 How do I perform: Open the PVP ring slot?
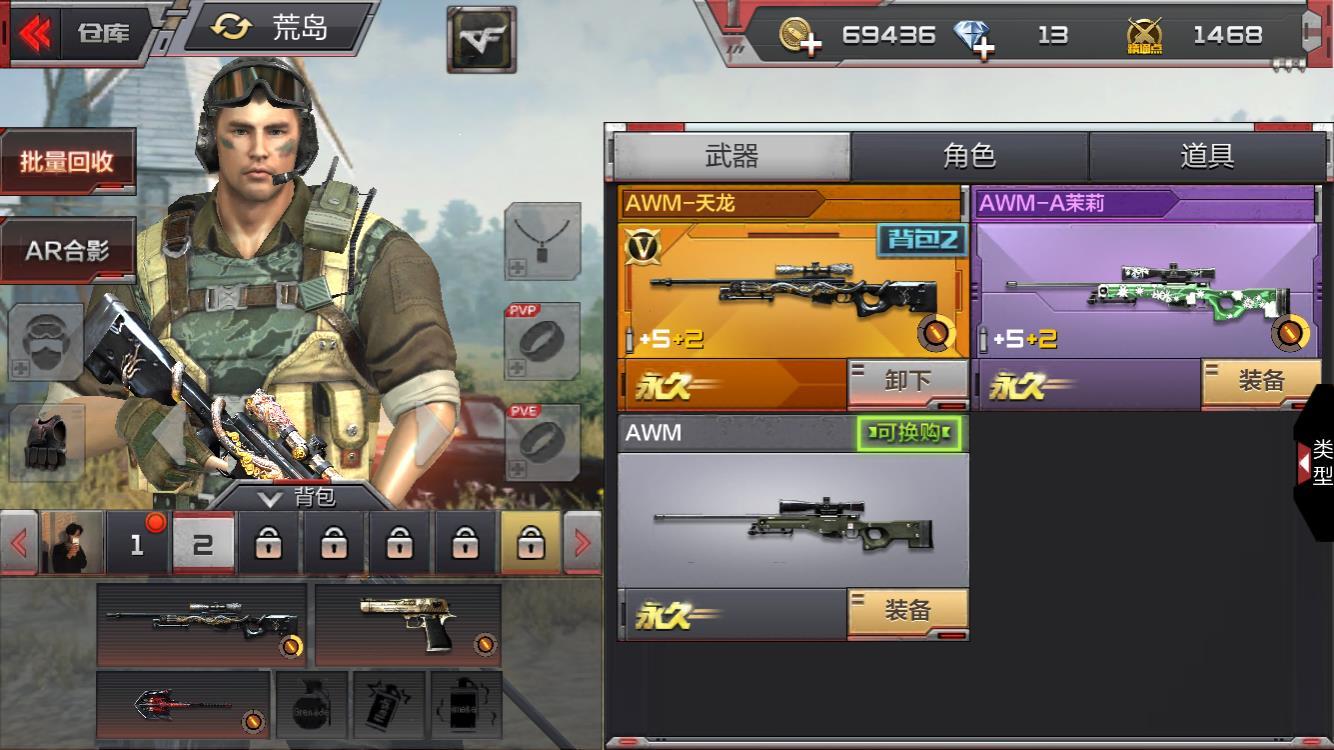coord(542,341)
